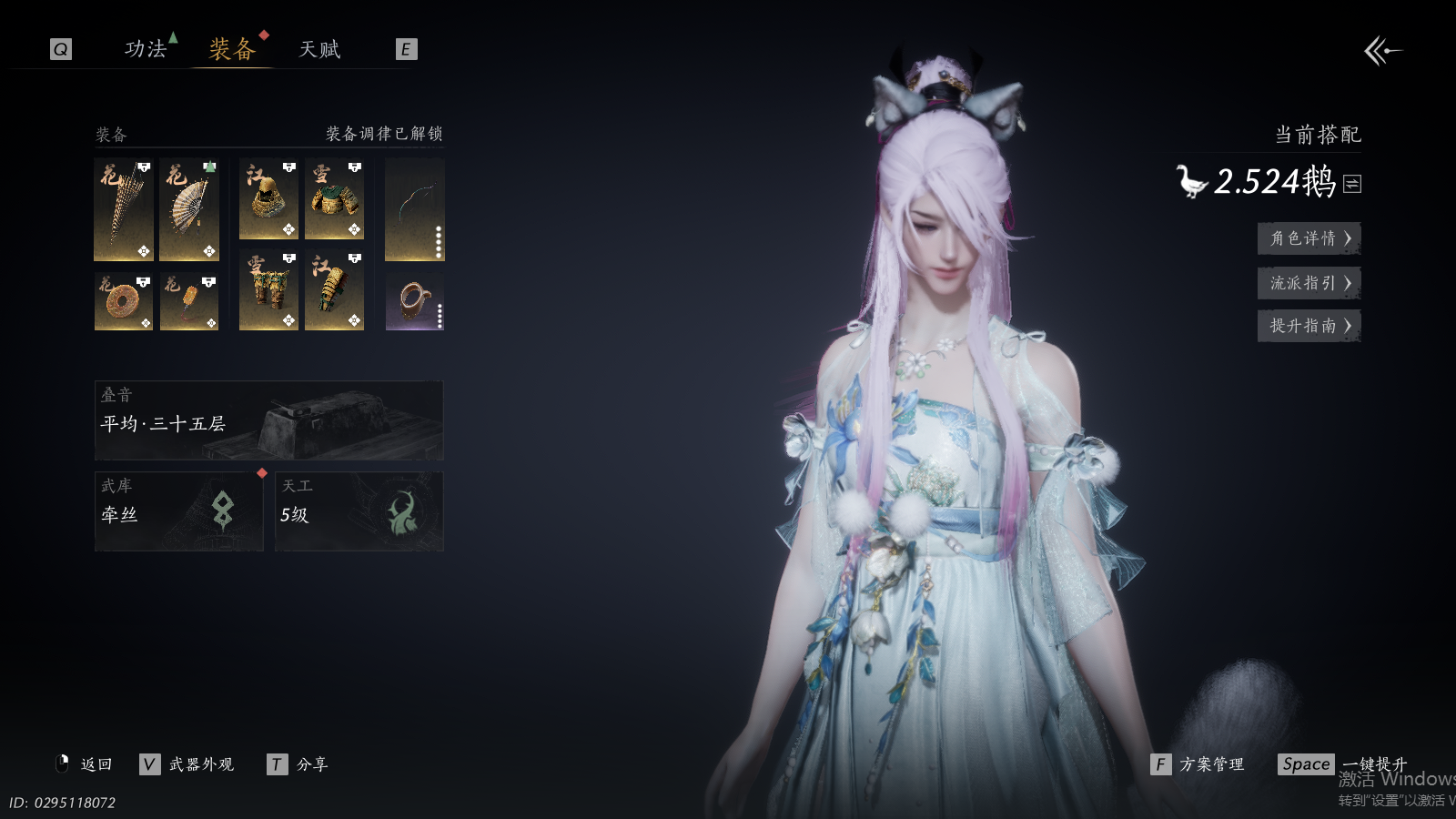Select the arm bracer slot
Image resolution: width=1456 pixels, height=819 pixels.
click(334, 290)
